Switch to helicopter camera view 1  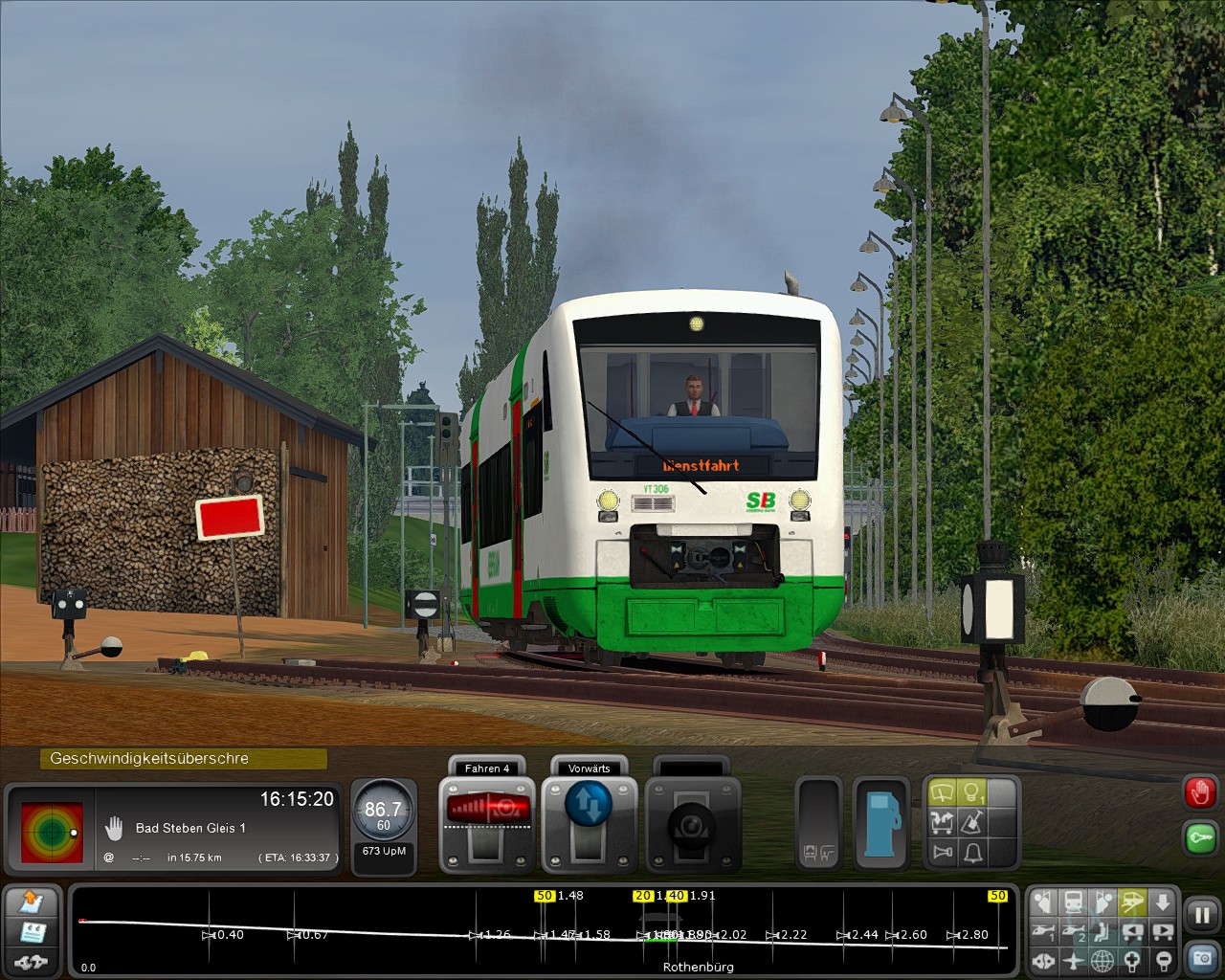pos(1043,931)
